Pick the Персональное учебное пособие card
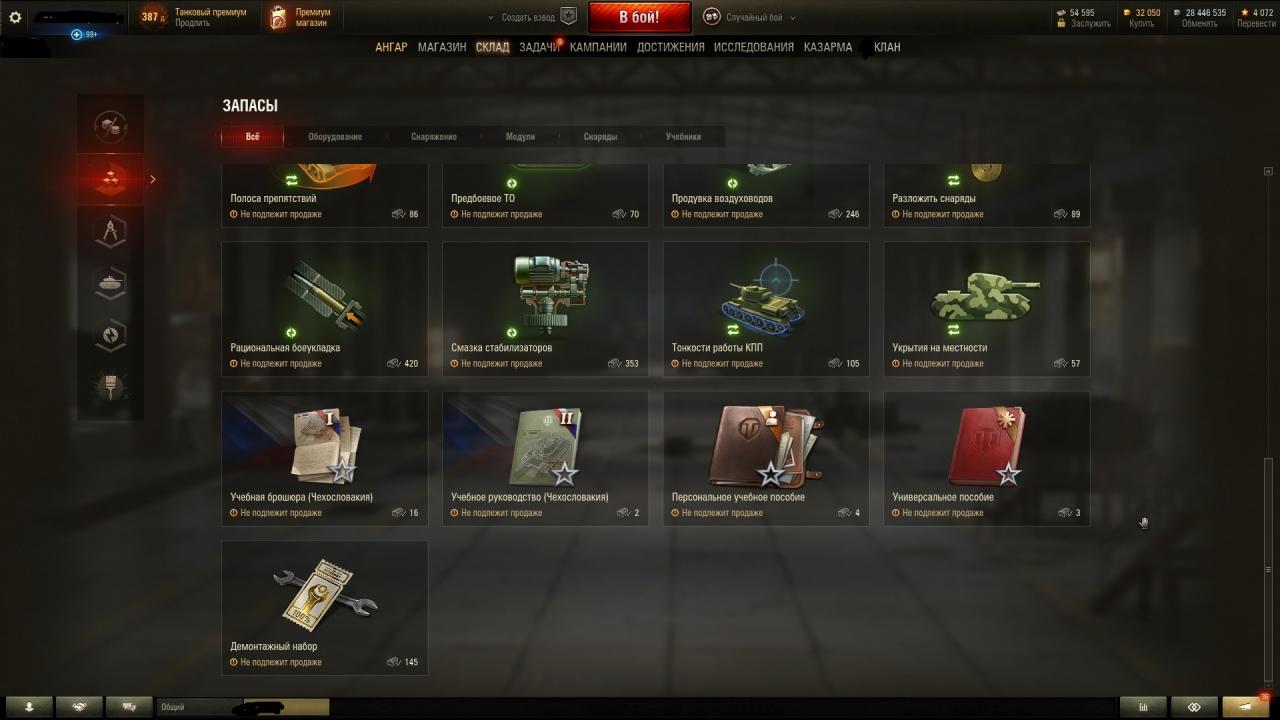1280x720 pixels. point(766,458)
